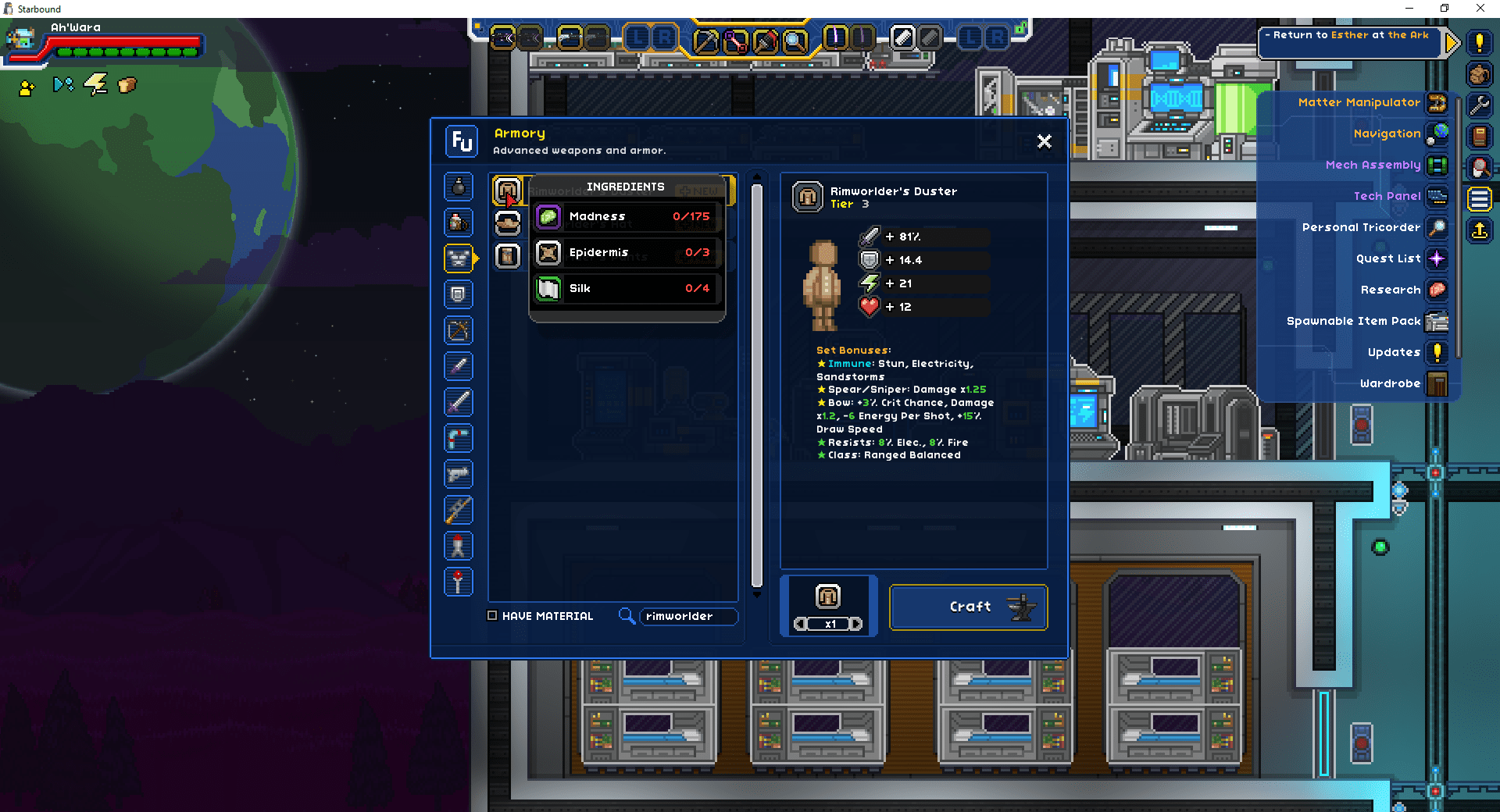Open the Spawnable Item Pack menu

point(1437,321)
